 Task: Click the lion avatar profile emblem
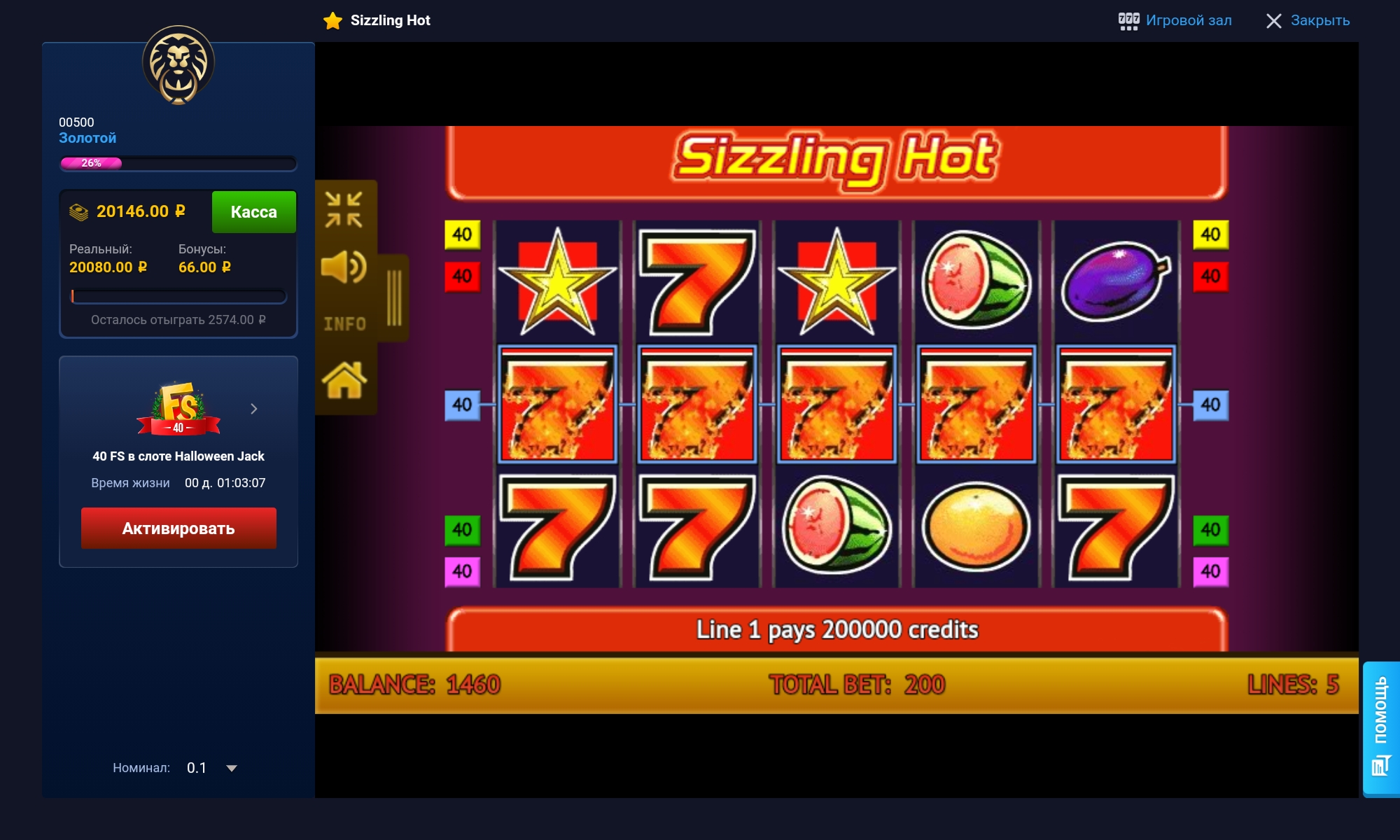[x=178, y=64]
